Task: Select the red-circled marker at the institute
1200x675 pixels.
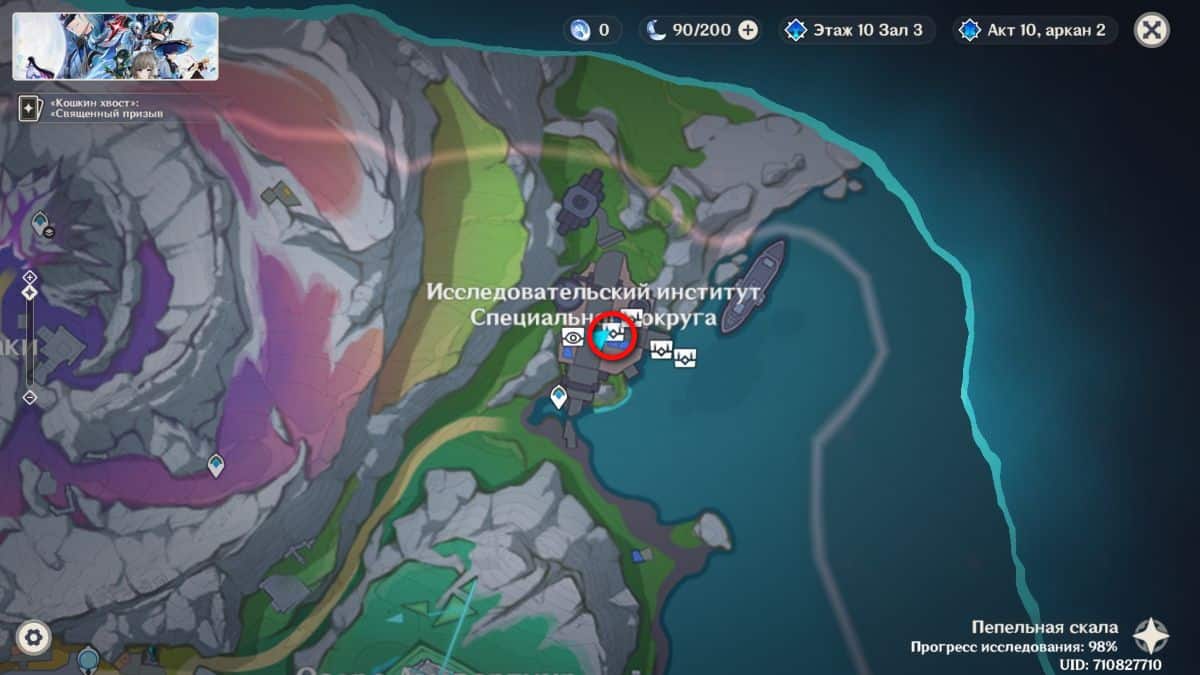Action: (x=612, y=335)
